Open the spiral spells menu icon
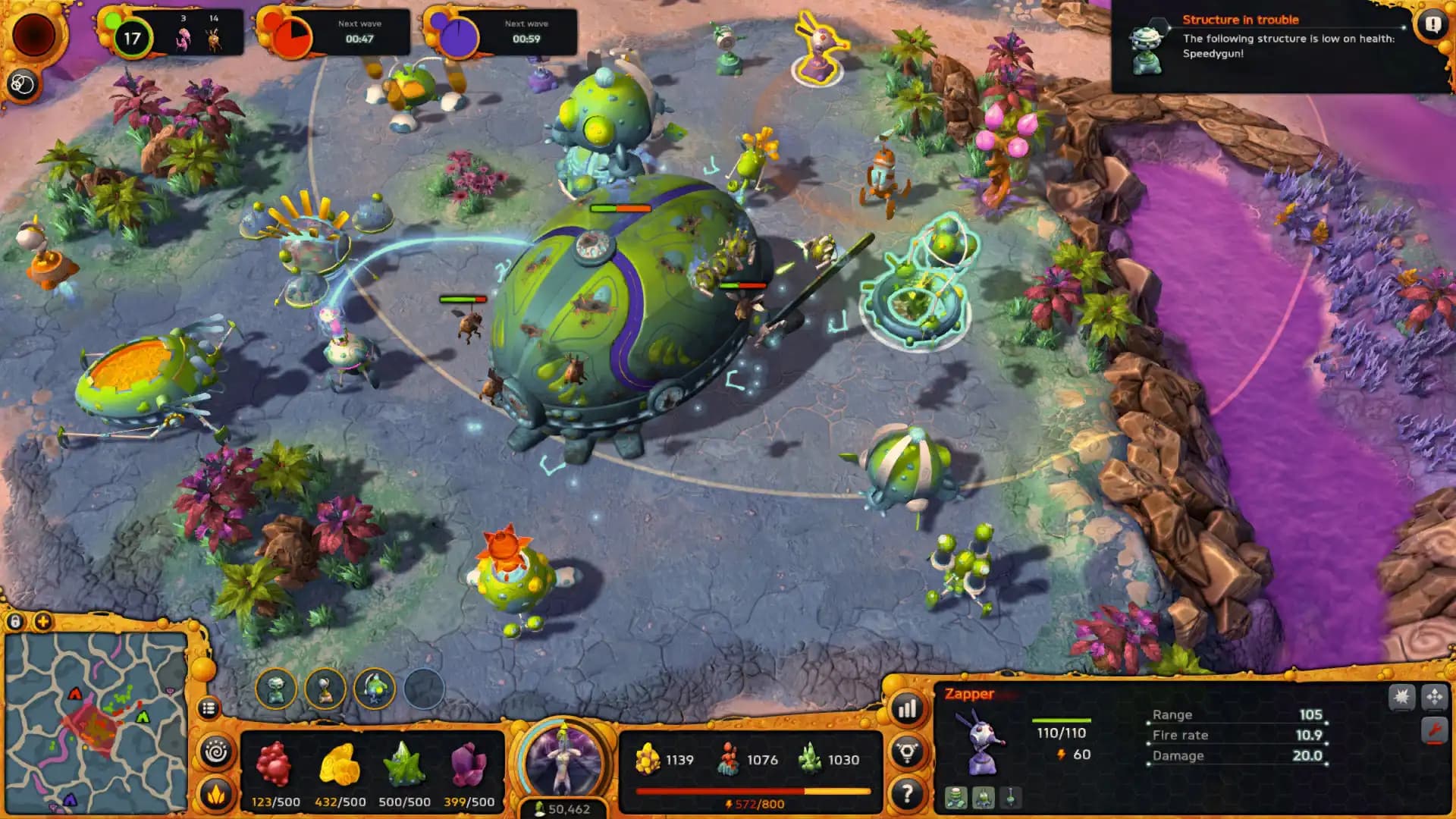Viewport: 1456px width, 819px height. pos(216,752)
